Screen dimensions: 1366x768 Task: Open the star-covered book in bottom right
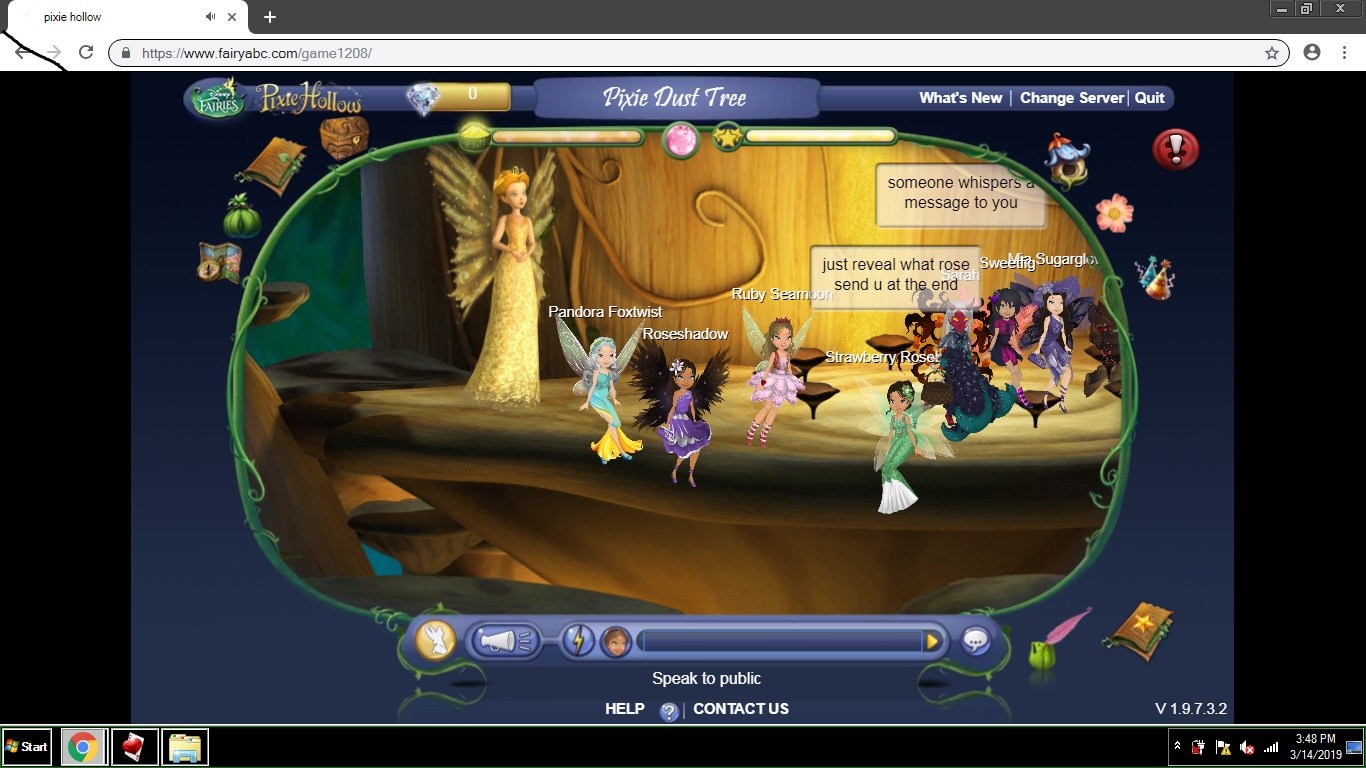(x=1140, y=632)
